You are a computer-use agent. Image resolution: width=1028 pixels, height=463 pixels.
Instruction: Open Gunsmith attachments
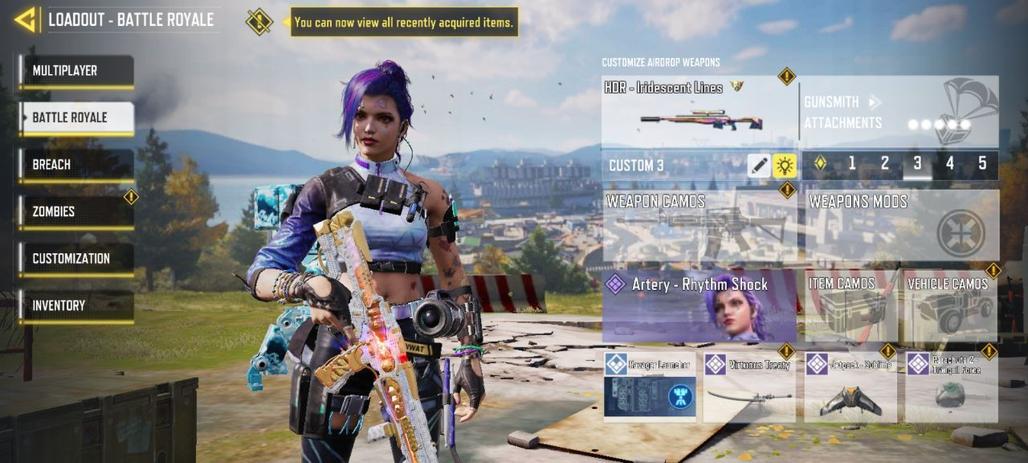coord(900,112)
